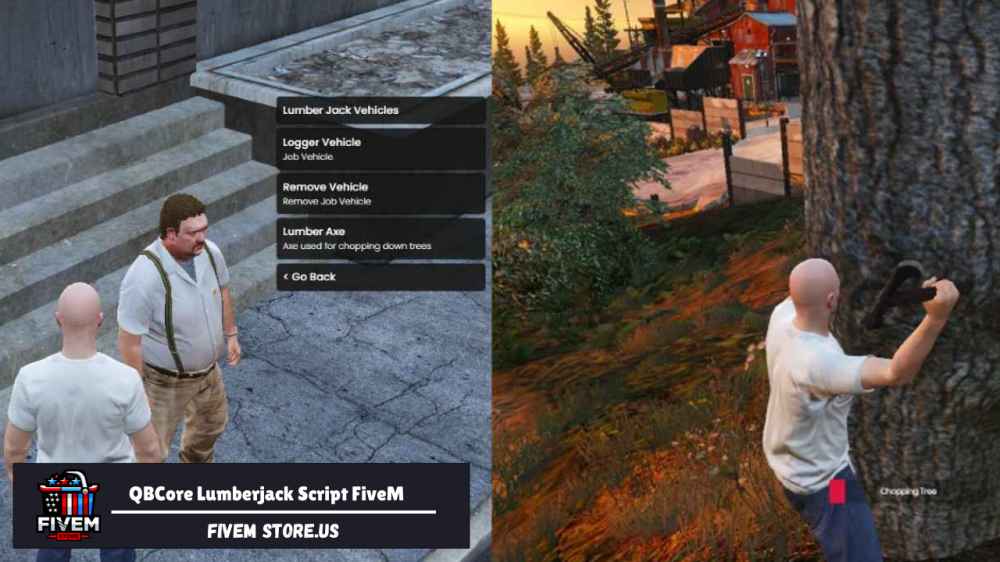Viewport: 1000px width, 562px height.
Task: Choose the Remove Vehicle option
Action: click(x=380, y=193)
